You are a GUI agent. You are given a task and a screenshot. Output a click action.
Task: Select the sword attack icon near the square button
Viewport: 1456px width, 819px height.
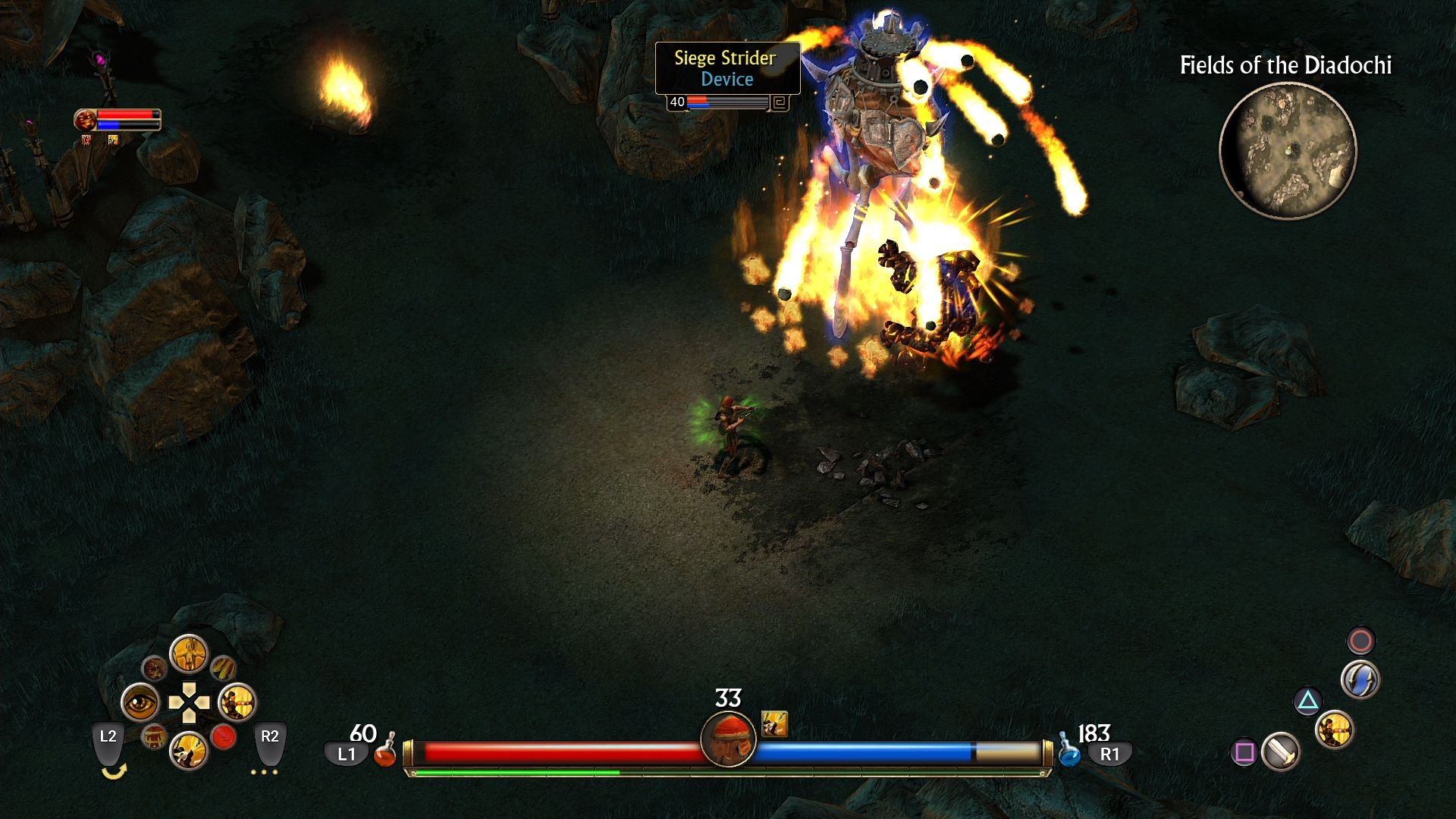[x=1282, y=752]
